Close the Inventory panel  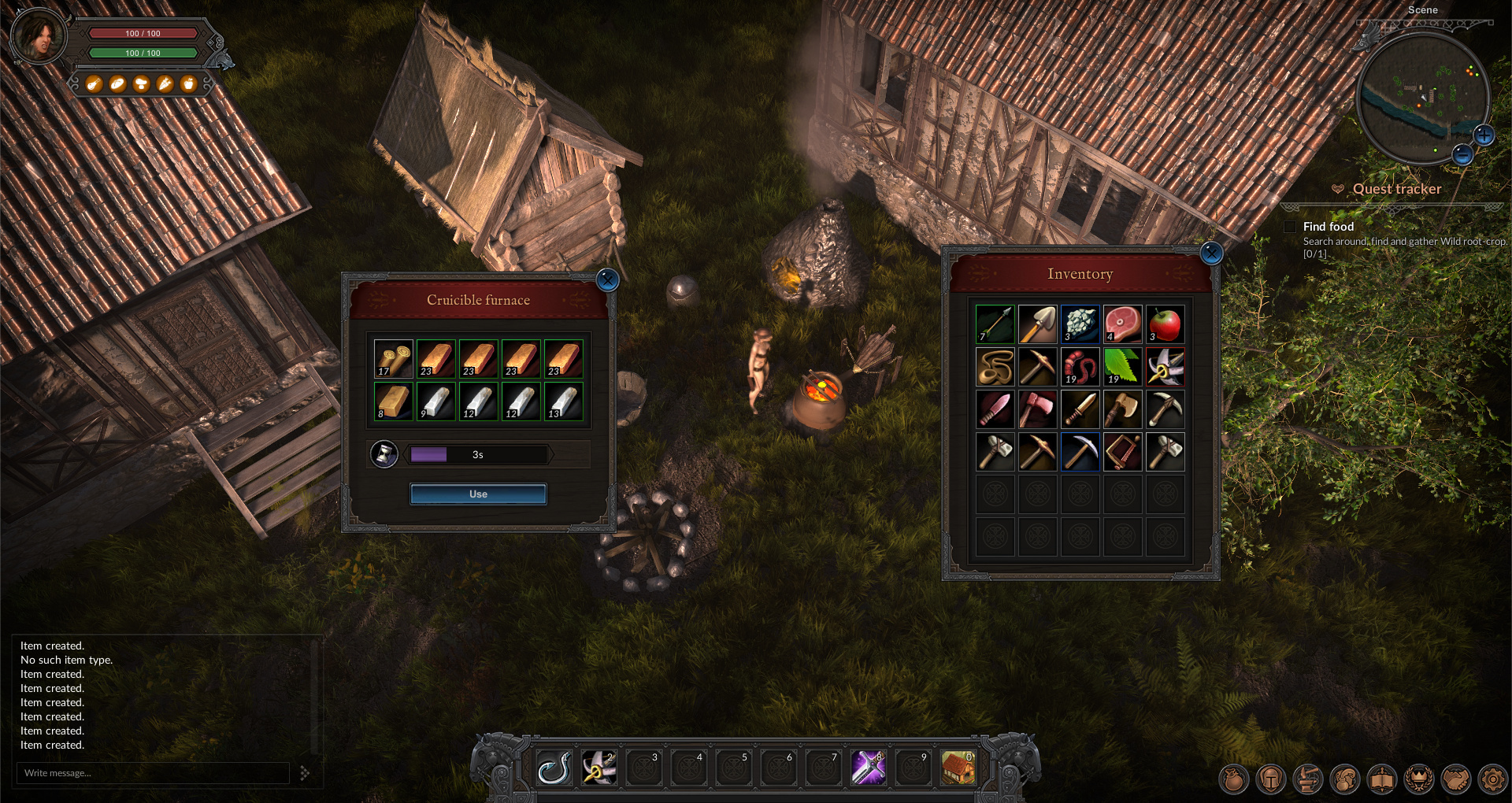point(1211,253)
